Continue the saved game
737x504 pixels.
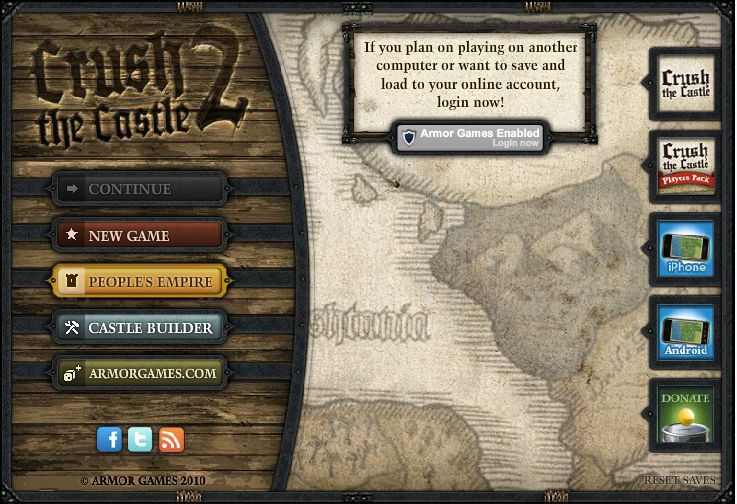tap(139, 189)
